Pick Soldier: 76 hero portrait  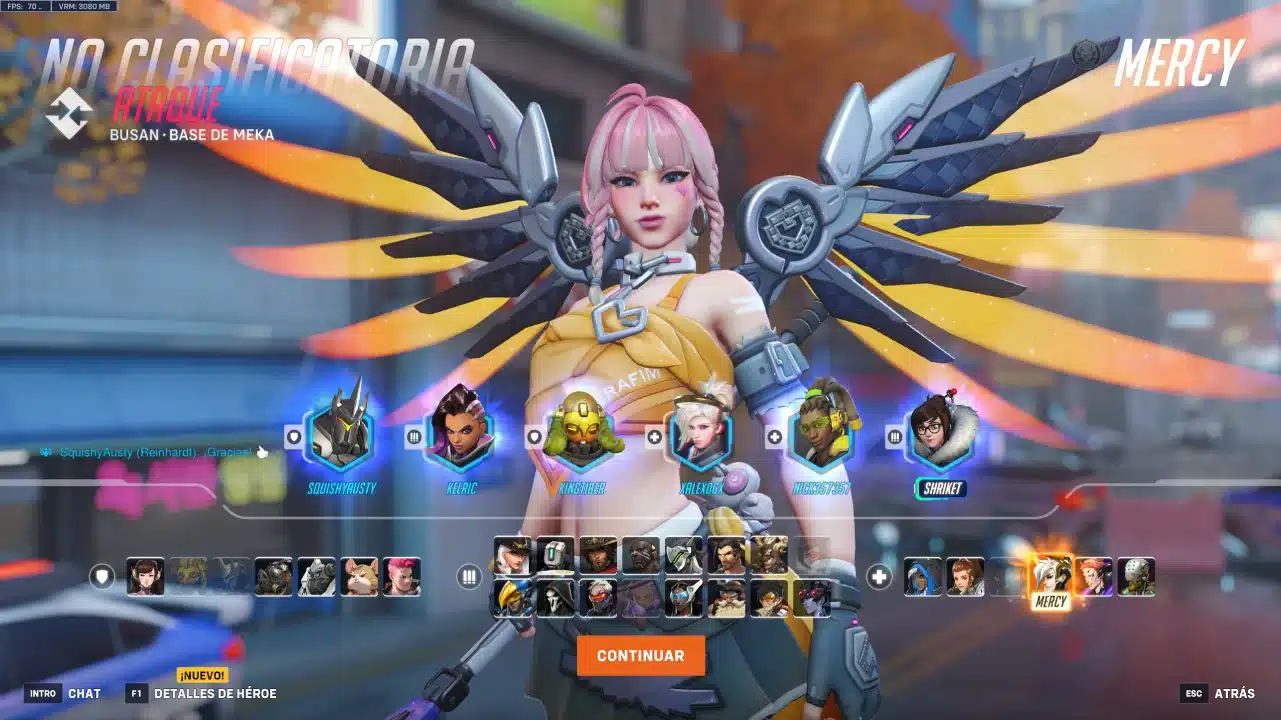click(x=598, y=598)
